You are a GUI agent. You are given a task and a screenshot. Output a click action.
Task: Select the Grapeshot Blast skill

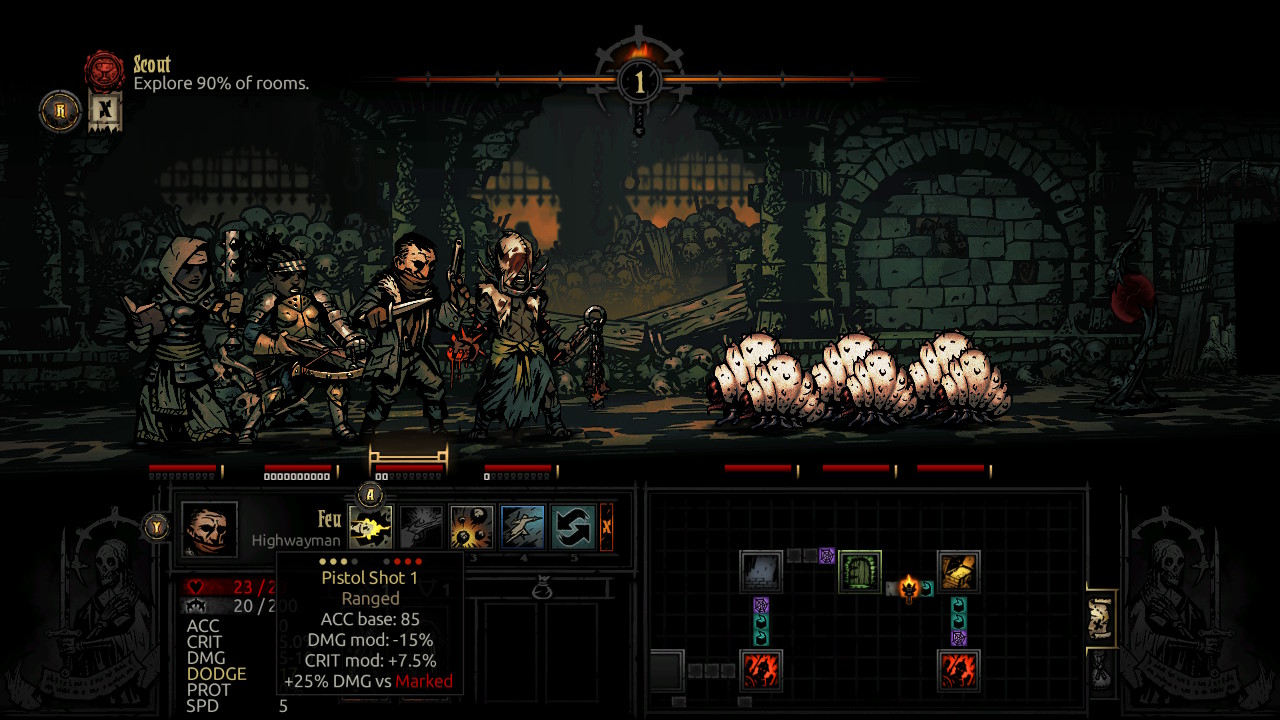[471, 525]
